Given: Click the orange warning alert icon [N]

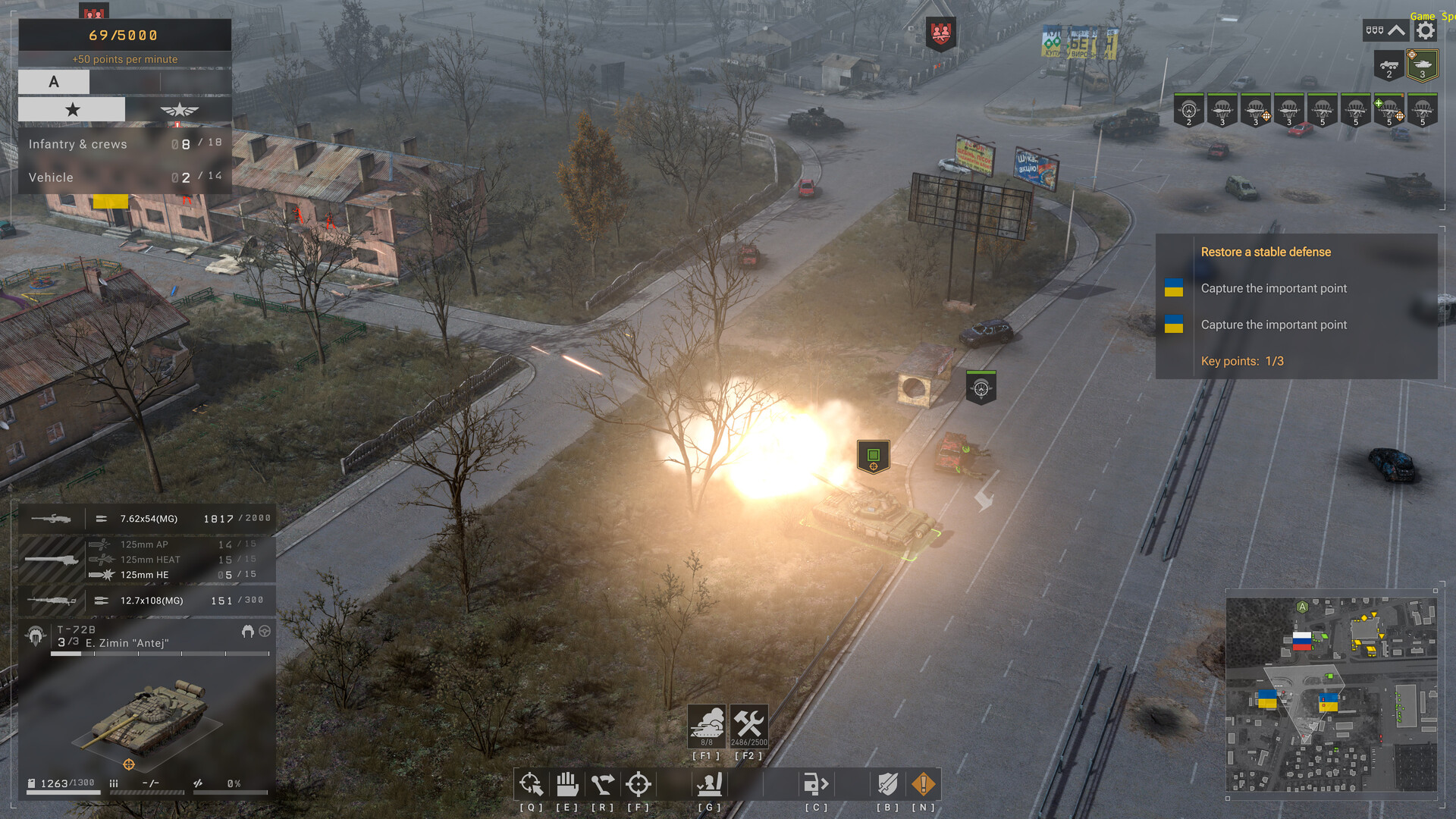Looking at the screenshot, I should [x=923, y=784].
